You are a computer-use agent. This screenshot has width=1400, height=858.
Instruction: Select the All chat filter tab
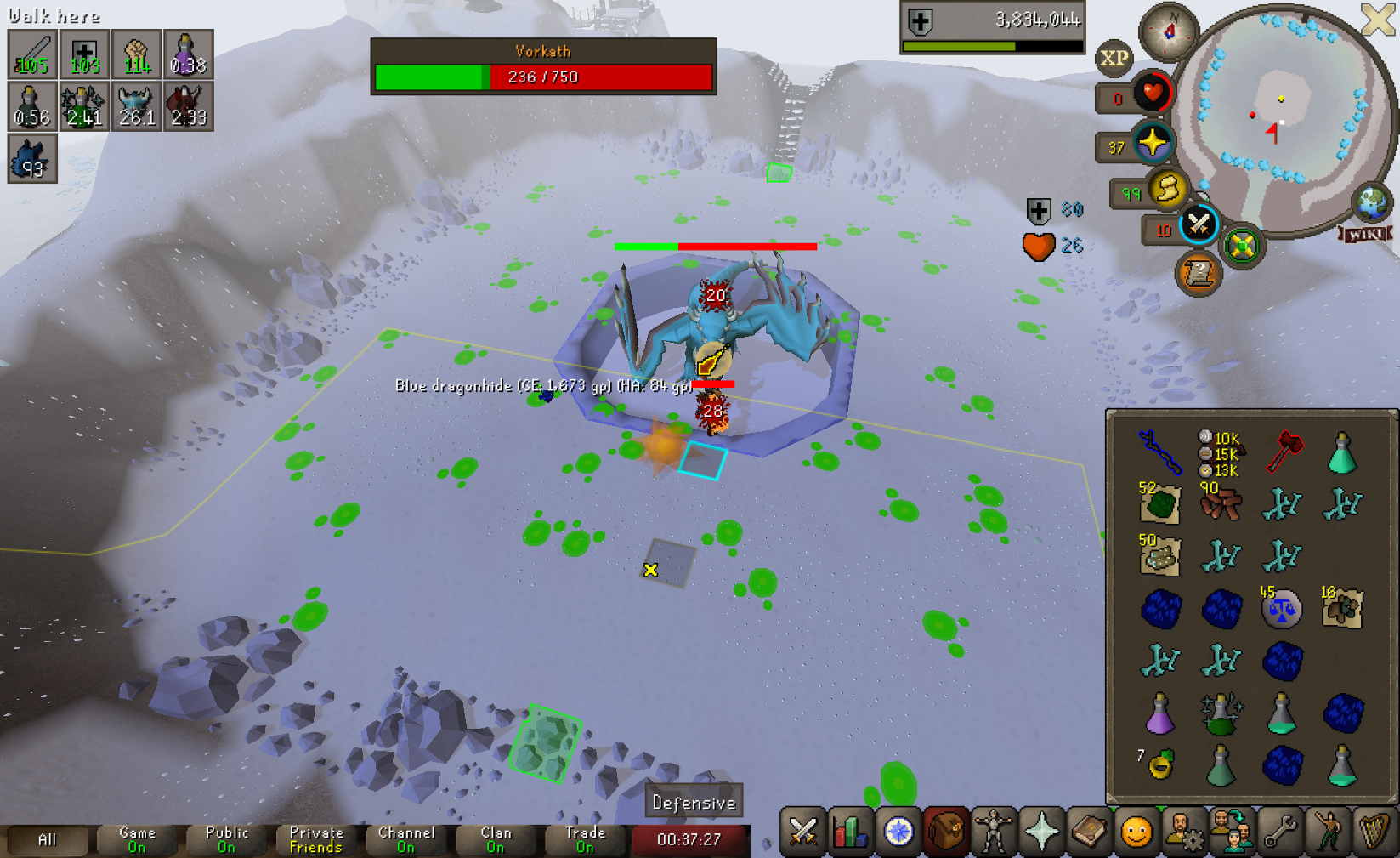pos(47,840)
